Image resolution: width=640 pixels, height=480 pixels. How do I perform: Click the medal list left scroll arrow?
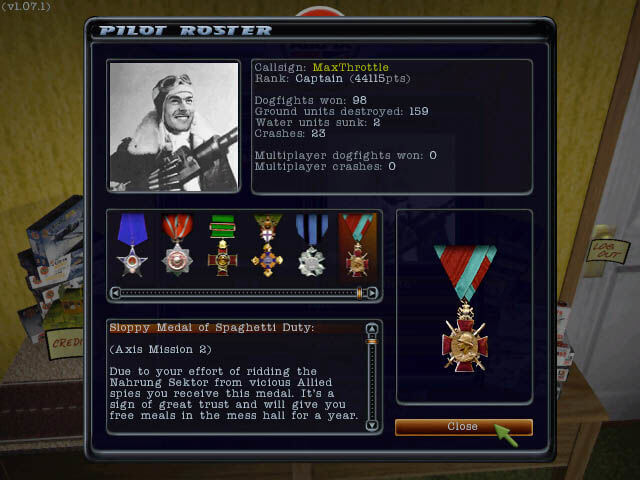[x=116, y=294]
